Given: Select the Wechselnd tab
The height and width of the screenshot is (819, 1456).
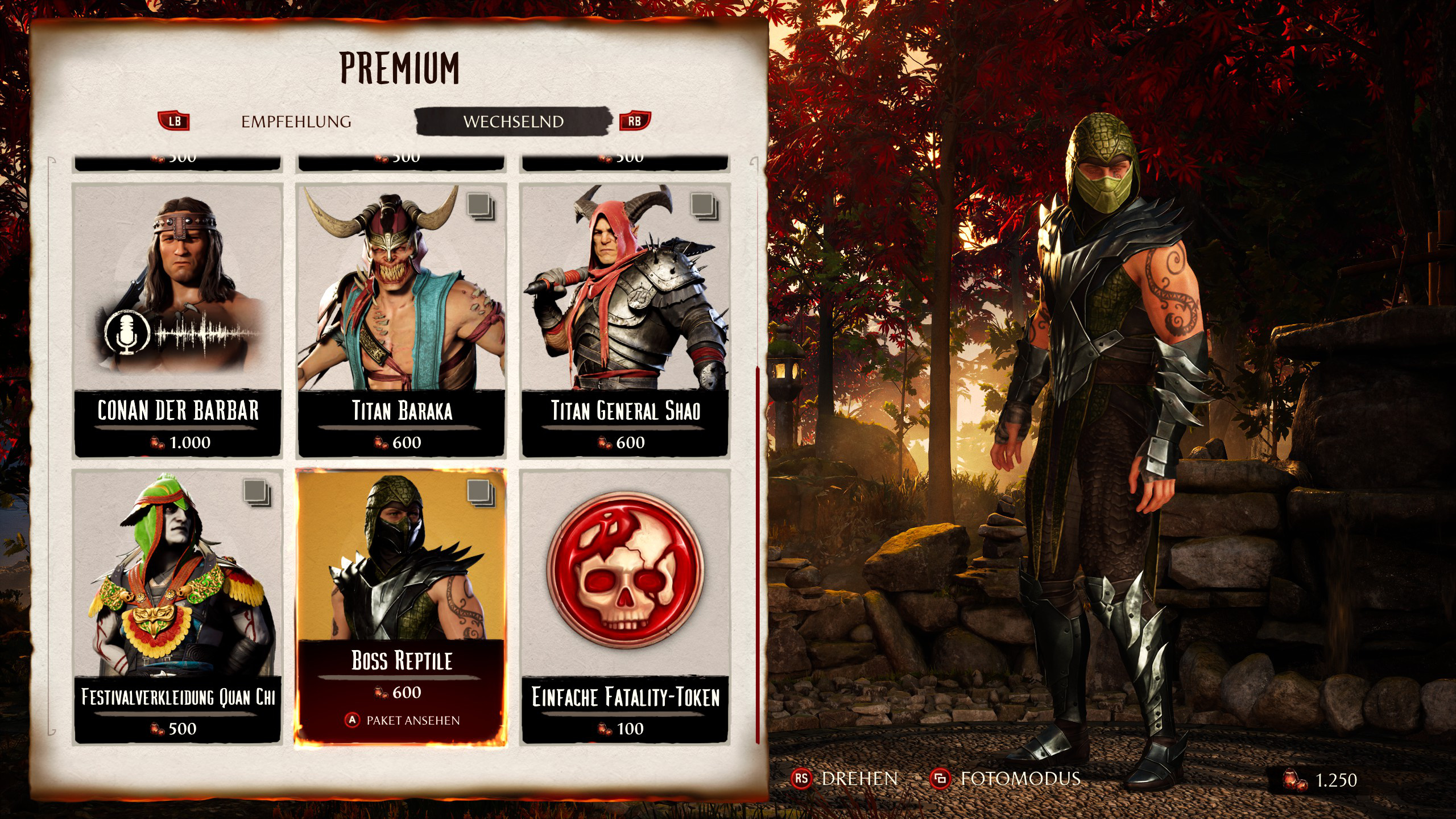Looking at the screenshot, I should 513,122.
